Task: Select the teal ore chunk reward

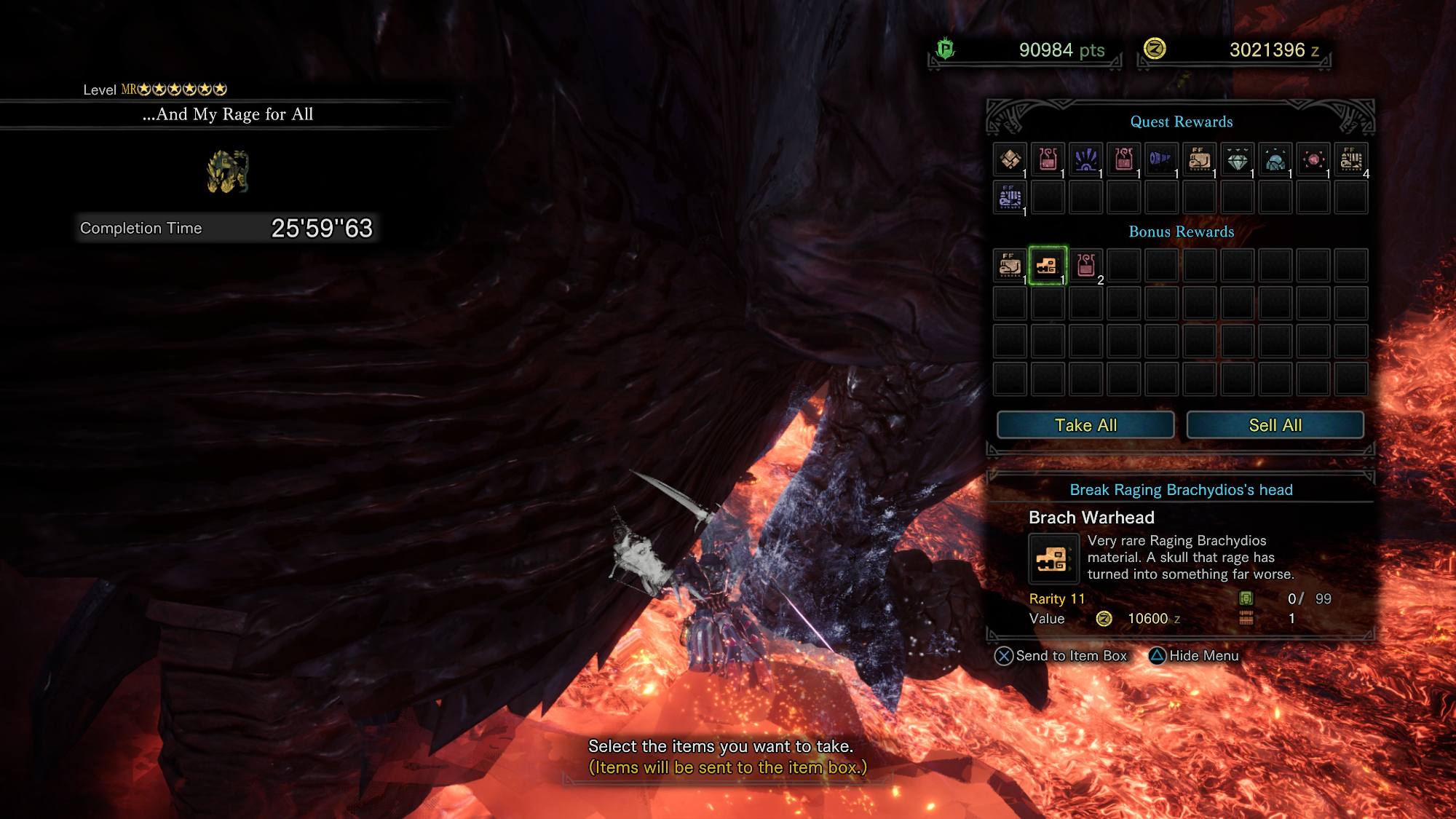Action: pos(1275,159)
